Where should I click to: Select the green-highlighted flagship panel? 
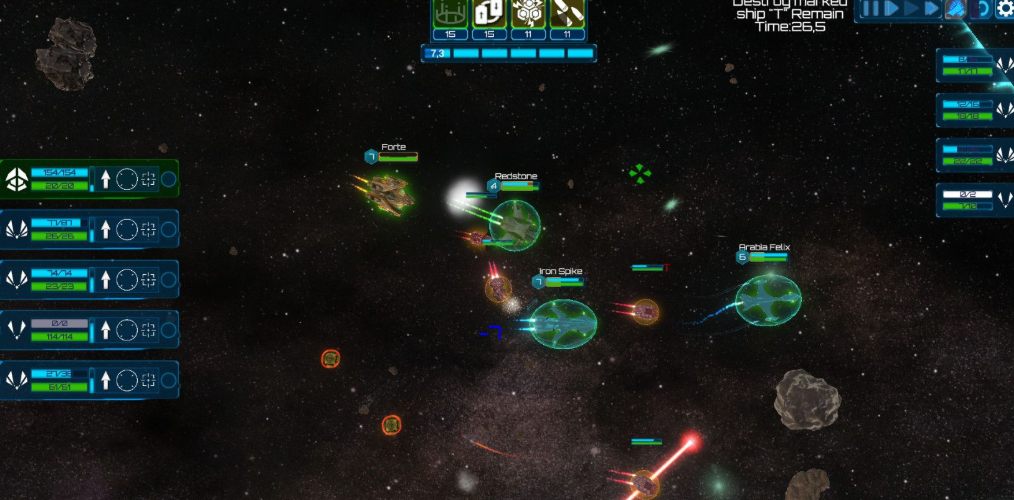(88, 180)
